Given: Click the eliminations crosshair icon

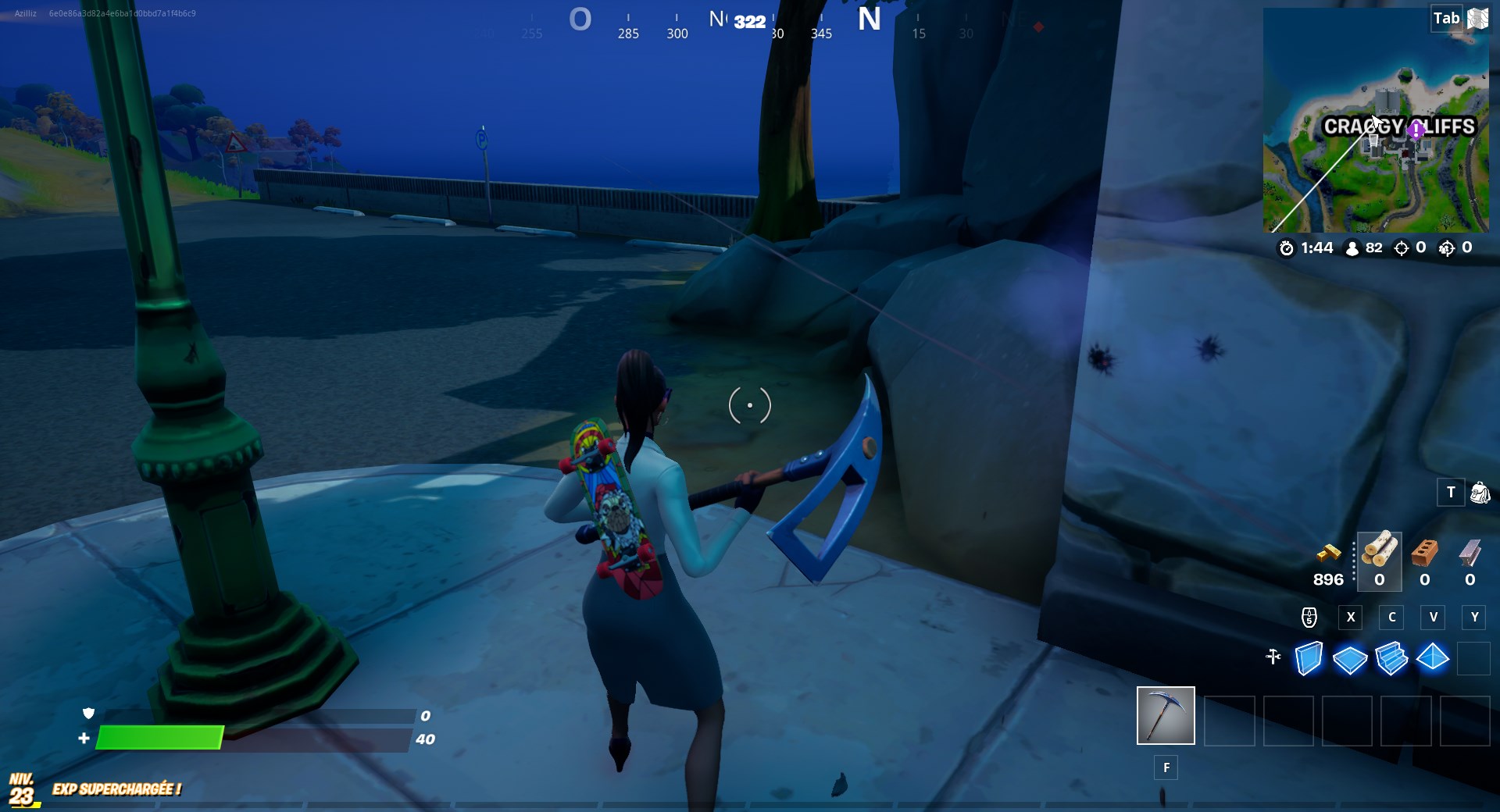Looking at the screenshot, I should click(x=1402, y=248).
